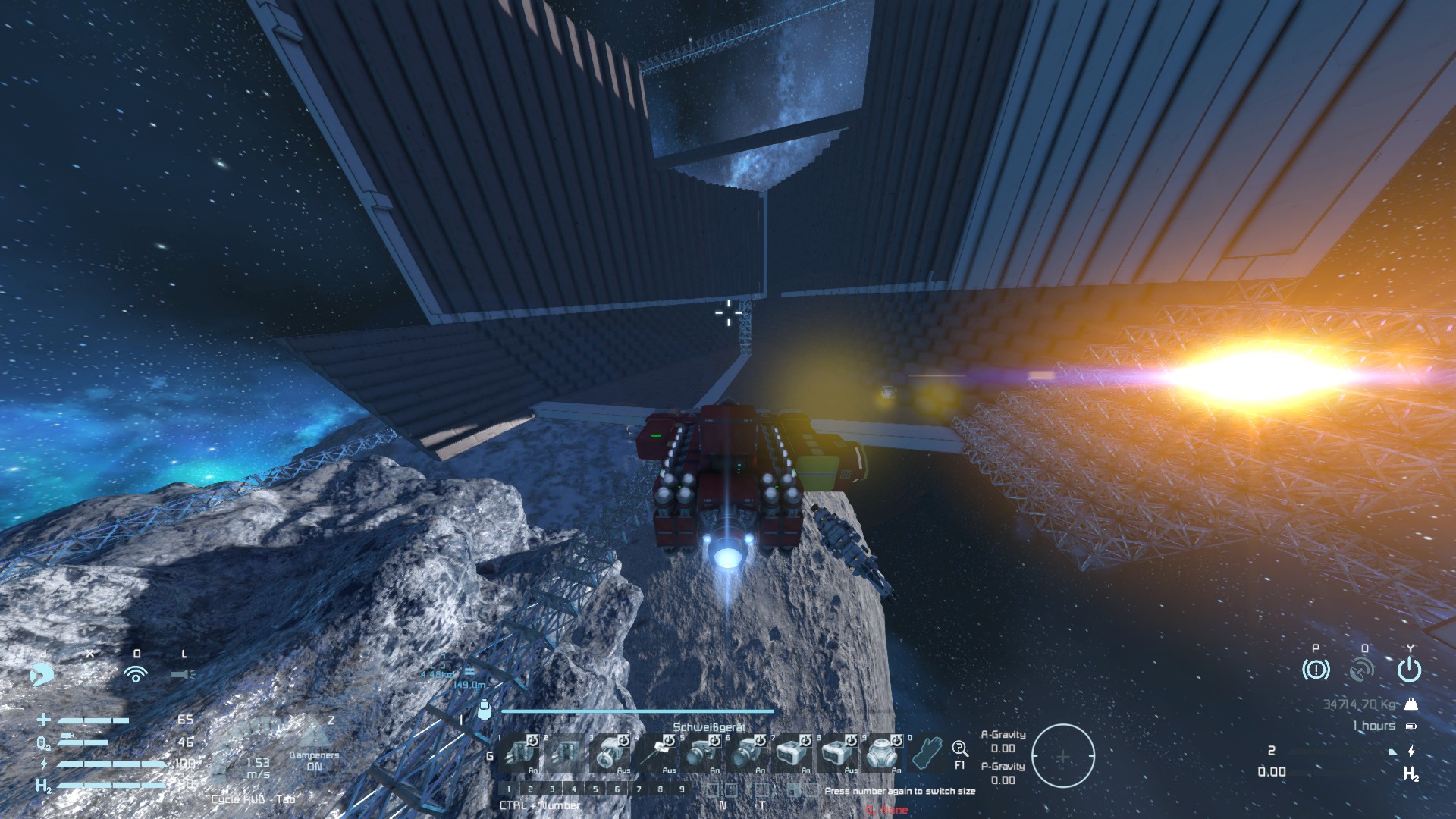
Task: Toggle the parking brake icon
Action: [1315, 670]
